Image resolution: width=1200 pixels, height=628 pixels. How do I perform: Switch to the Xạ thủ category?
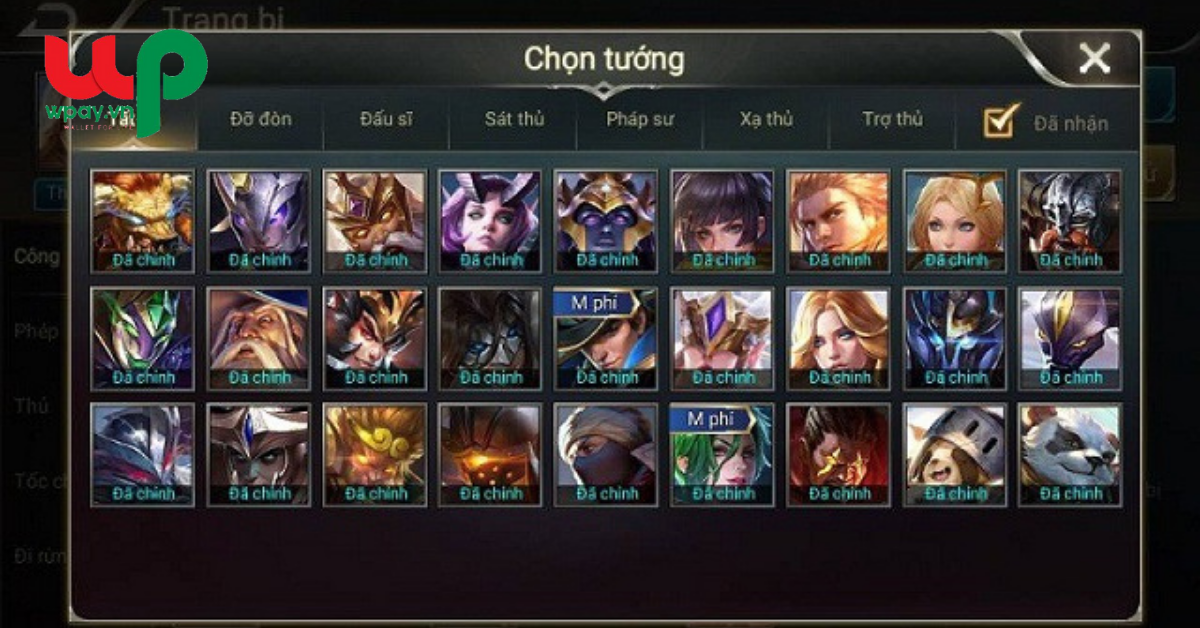(x=766, y=120)
